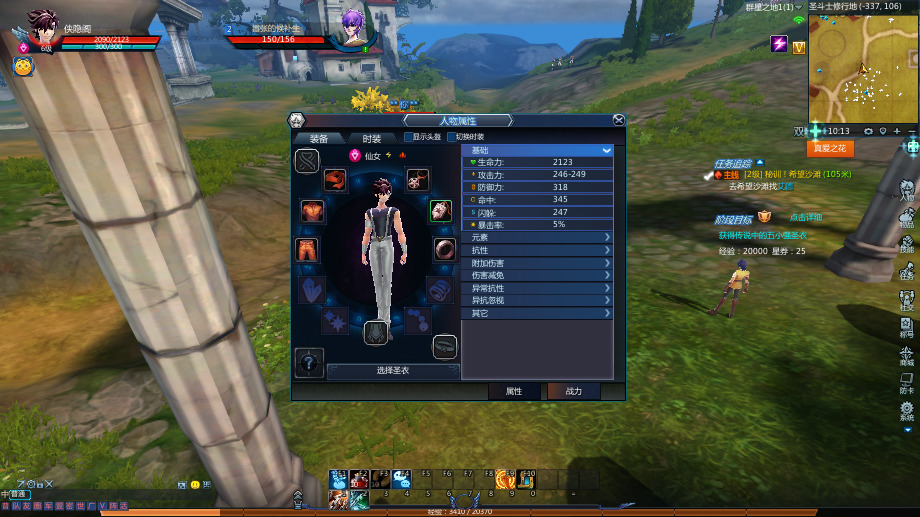This screenshot has height=517, width=920.
Task: Click the orange 真爱之花 button
Action: coord(829,148)
